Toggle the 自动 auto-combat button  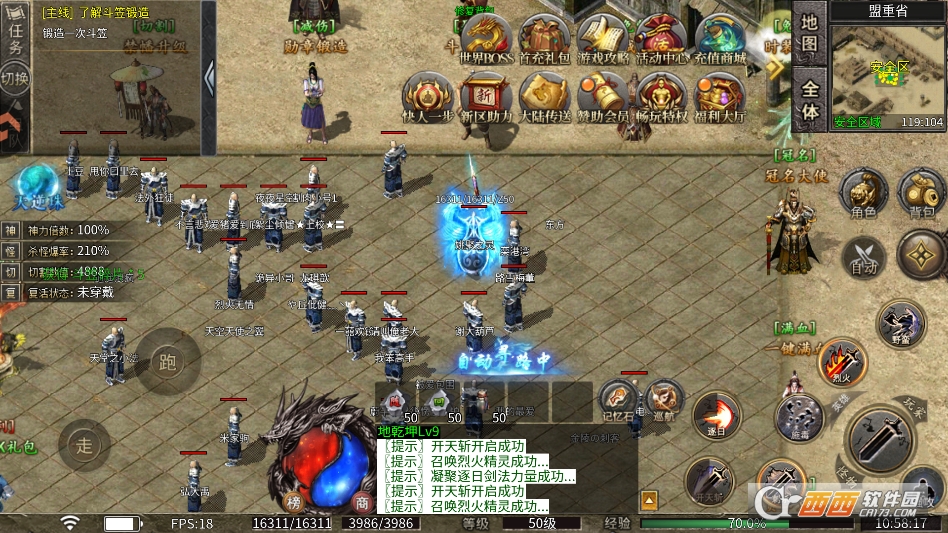click(863, 256)
